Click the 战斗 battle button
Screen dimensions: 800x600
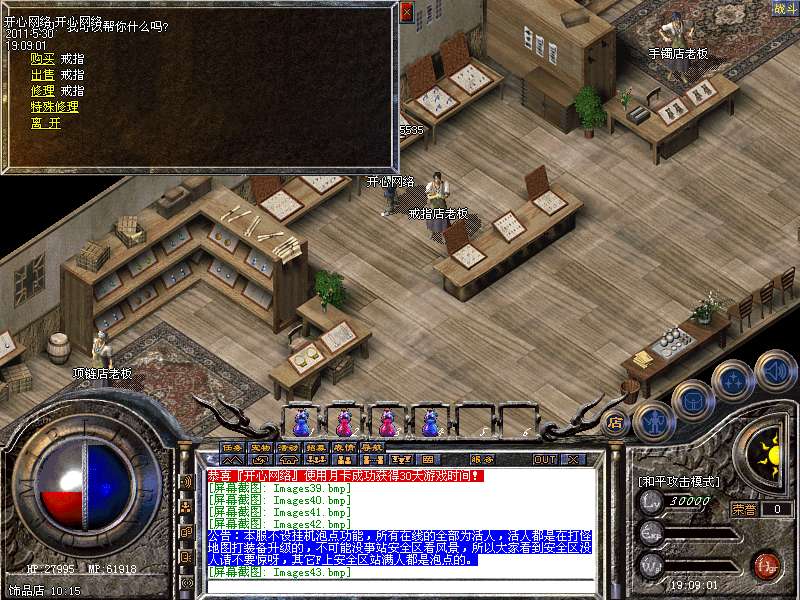785,8
